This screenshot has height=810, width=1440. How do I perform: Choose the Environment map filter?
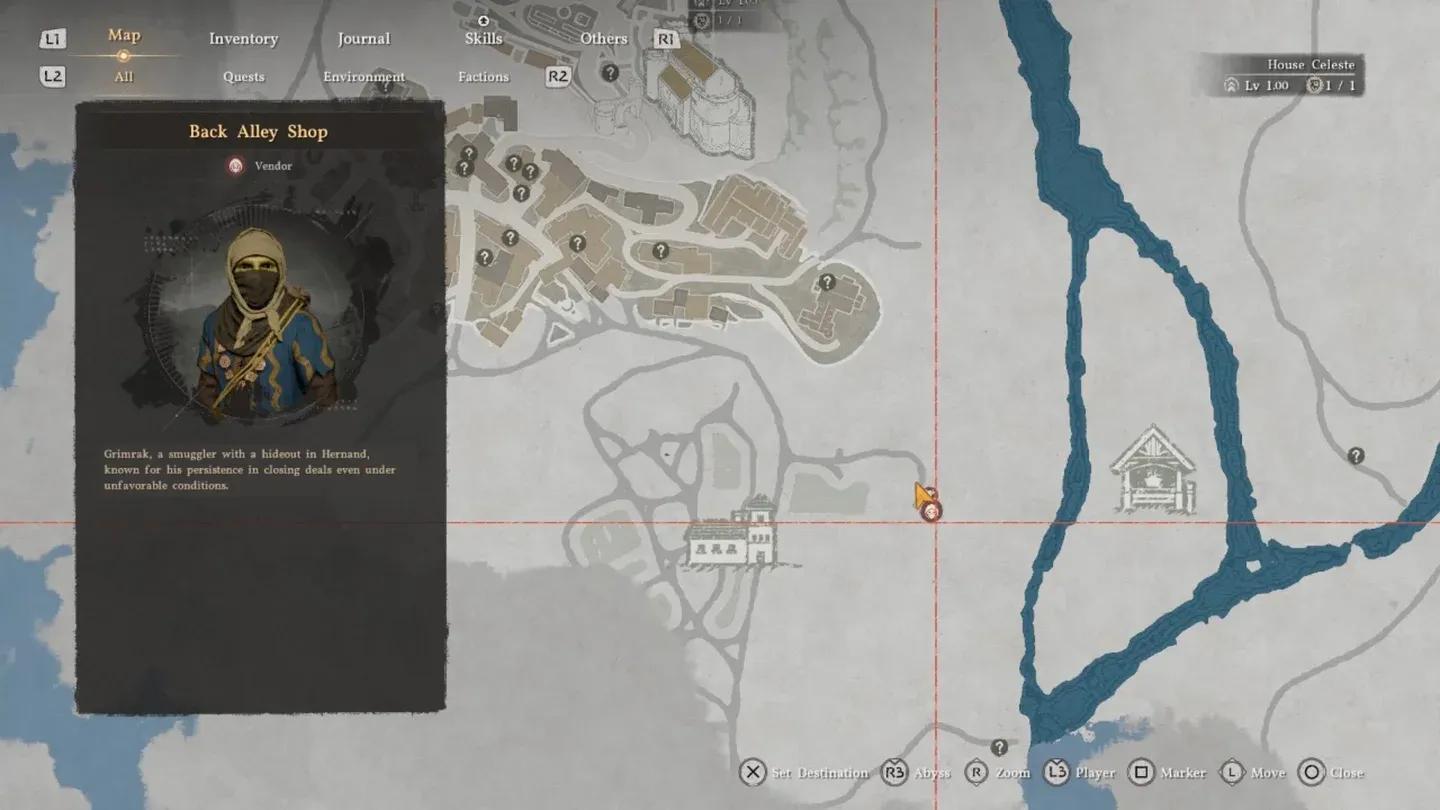click(x=364, y=77)
